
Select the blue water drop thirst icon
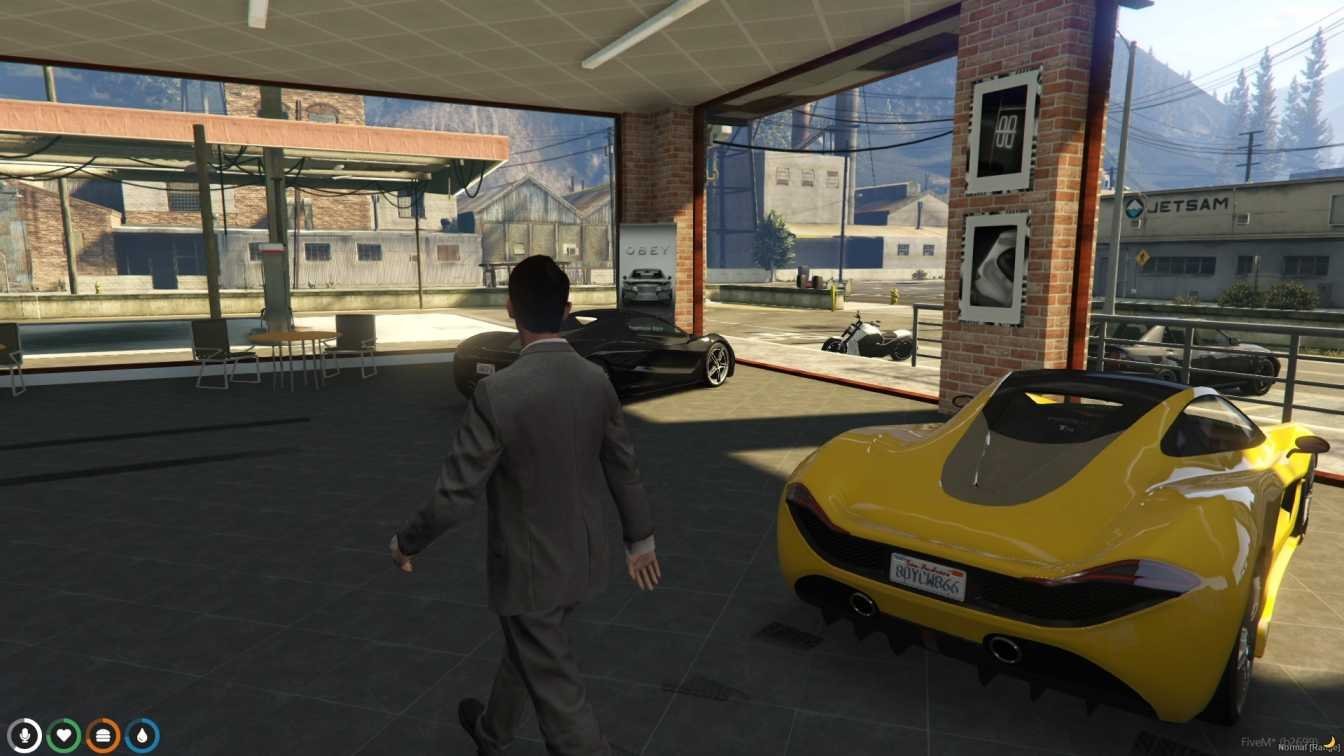[x=142, y=735]
